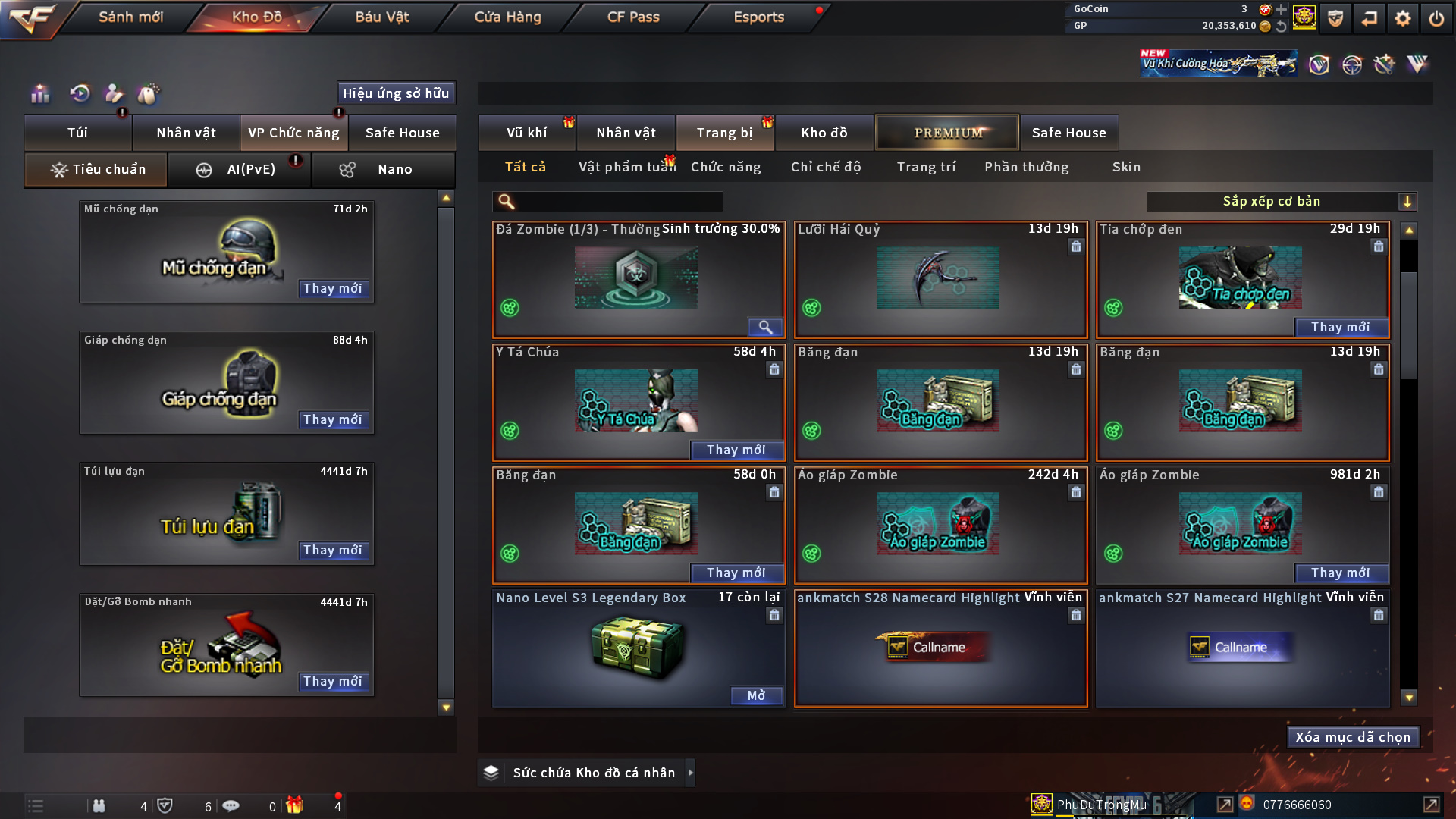Show the Skin filter category
1456x819 pixels.
pos(1126,167)
